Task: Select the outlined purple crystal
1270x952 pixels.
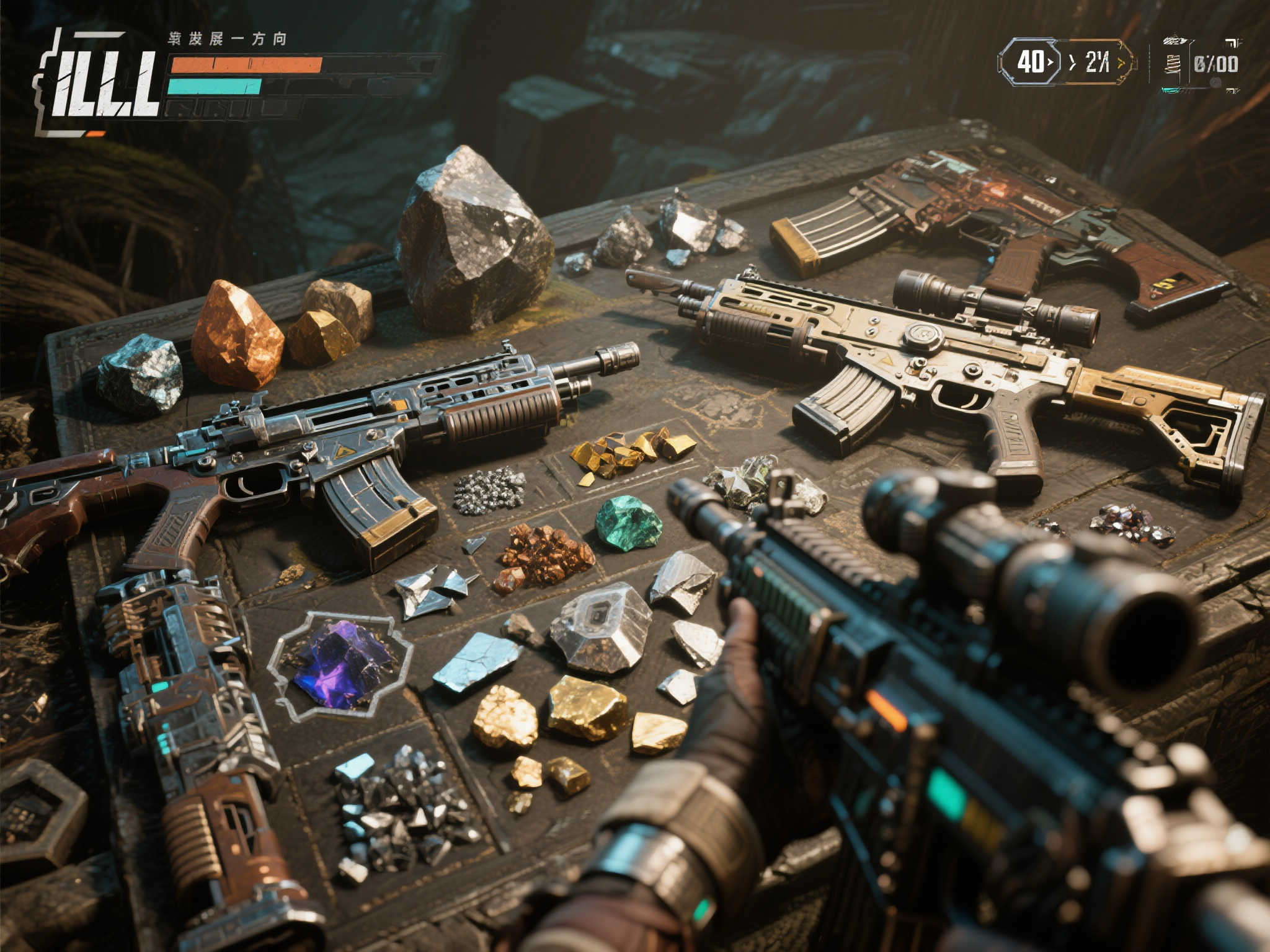Action: click(x=342, y=665)
